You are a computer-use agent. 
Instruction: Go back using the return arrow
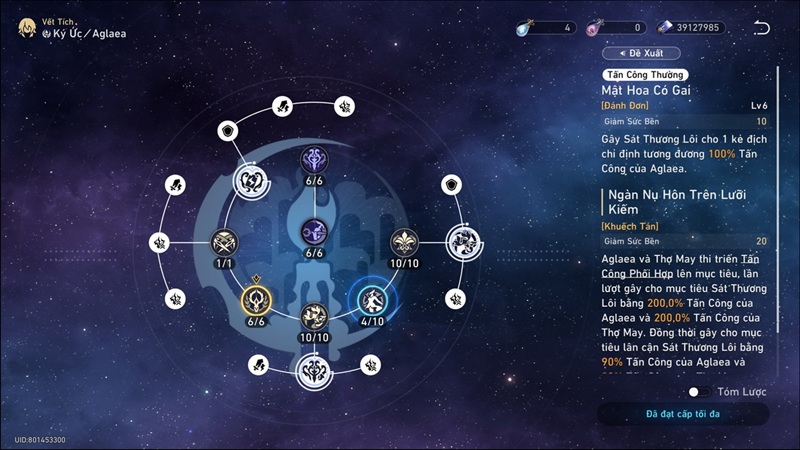coord(762,27)
